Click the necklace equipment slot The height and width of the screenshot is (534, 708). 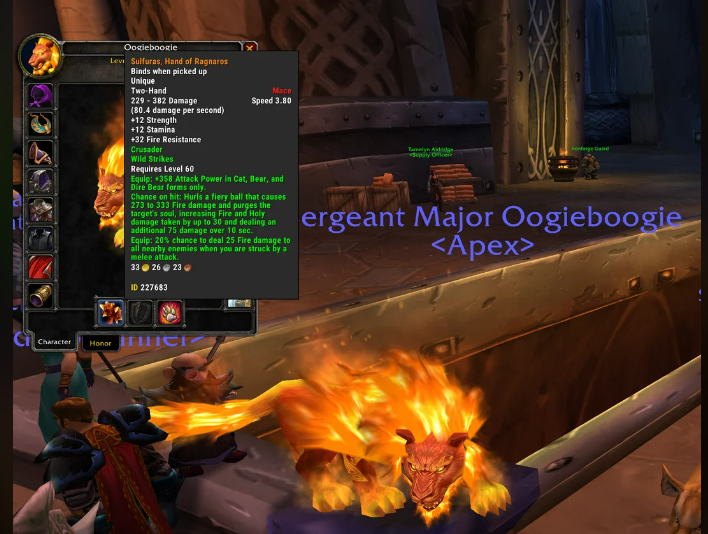click(x=41, y=125)
